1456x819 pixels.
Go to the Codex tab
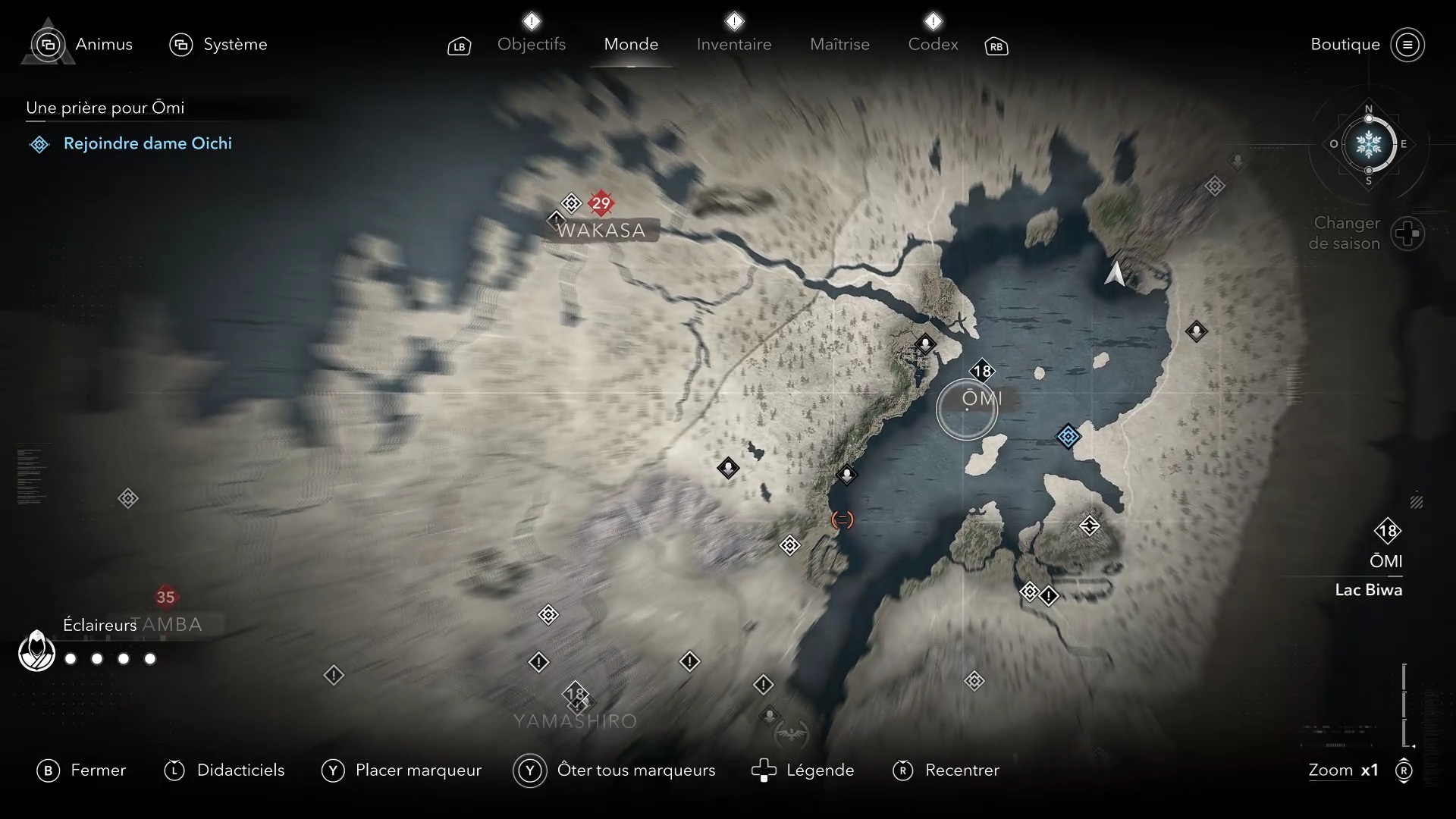pyautogui.click(x=933, y=44)
